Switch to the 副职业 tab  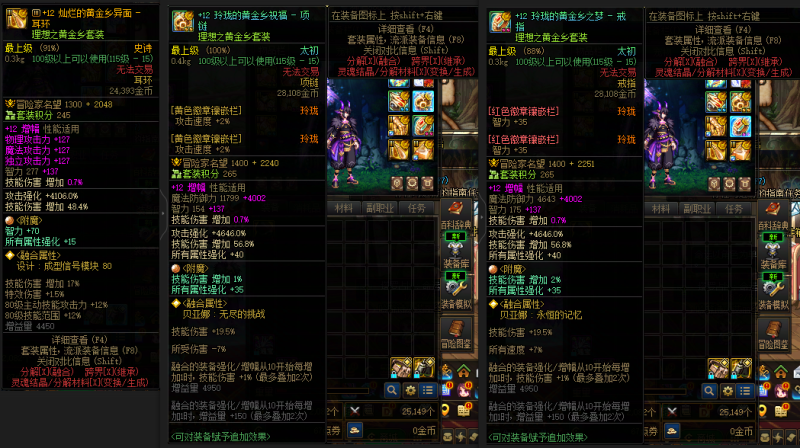click(x=380, y=209)
